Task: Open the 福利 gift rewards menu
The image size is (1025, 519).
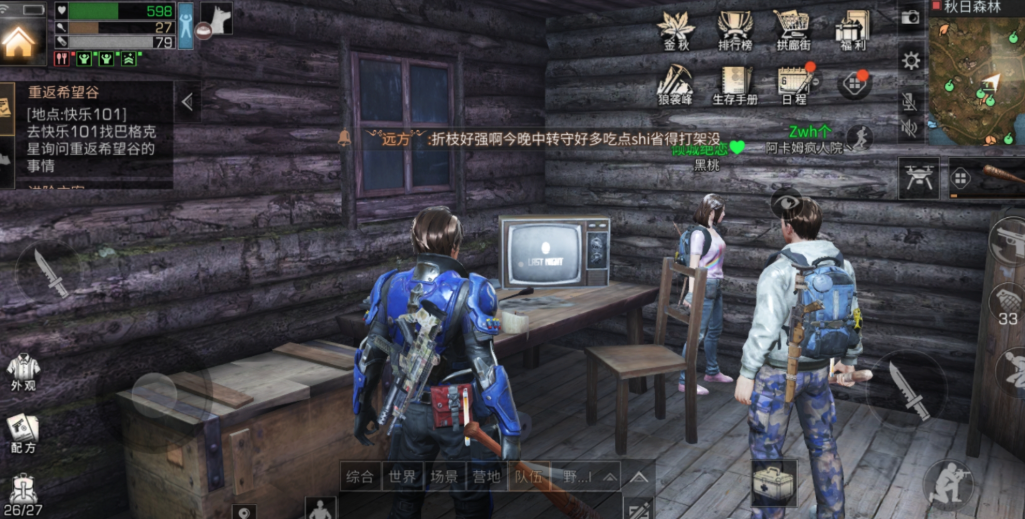Action: [853, 28]
